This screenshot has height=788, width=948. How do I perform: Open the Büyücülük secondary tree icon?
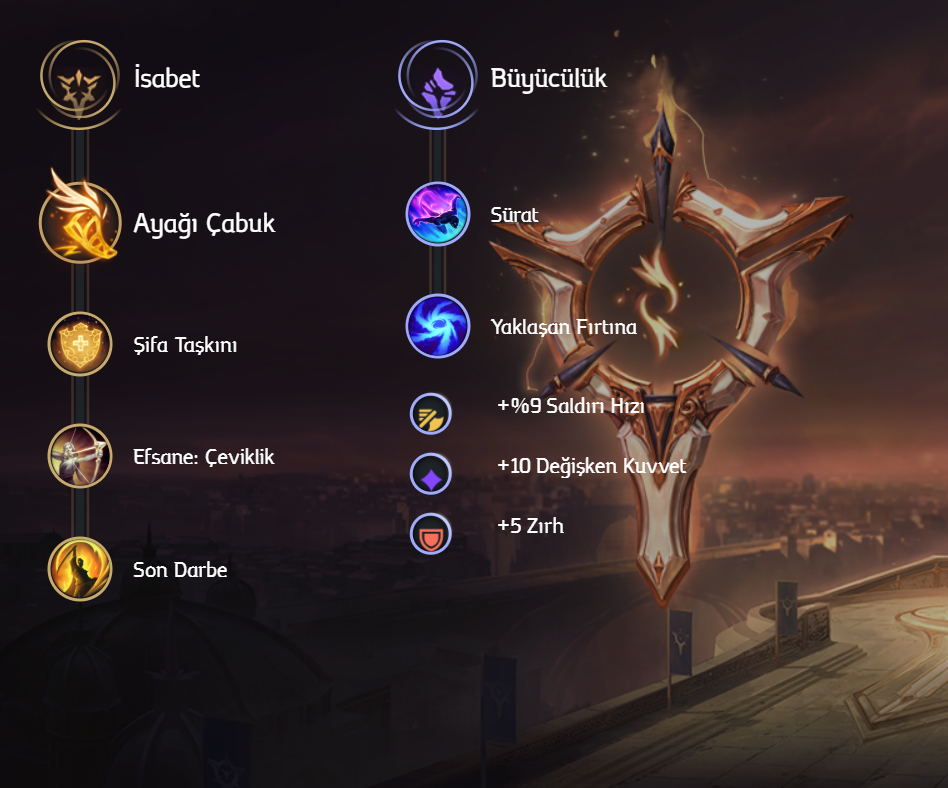click(437, 80)
